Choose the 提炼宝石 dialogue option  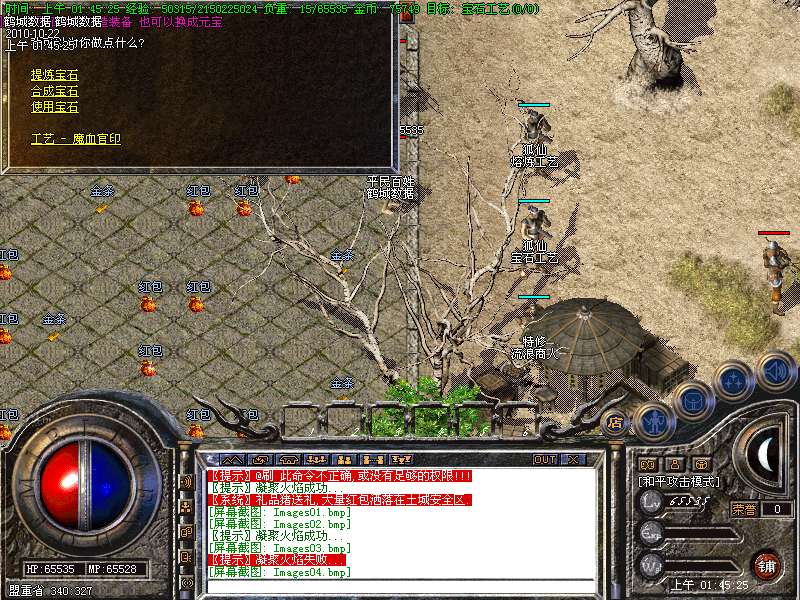[x=54, y=75]
